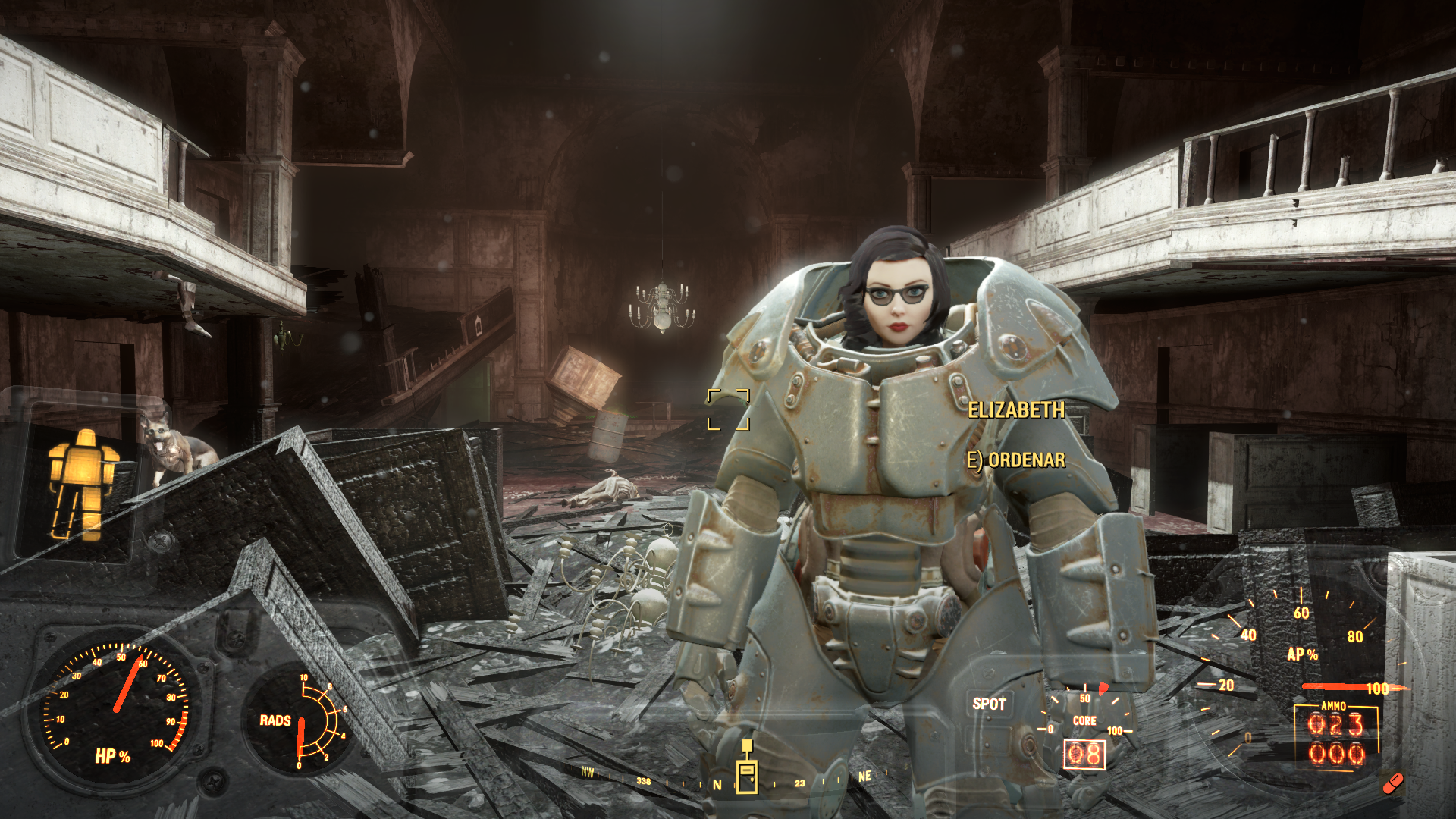This screenshot has width=1456, height=819.
Task: Click the red pill icon
Action: point(1392,783)
